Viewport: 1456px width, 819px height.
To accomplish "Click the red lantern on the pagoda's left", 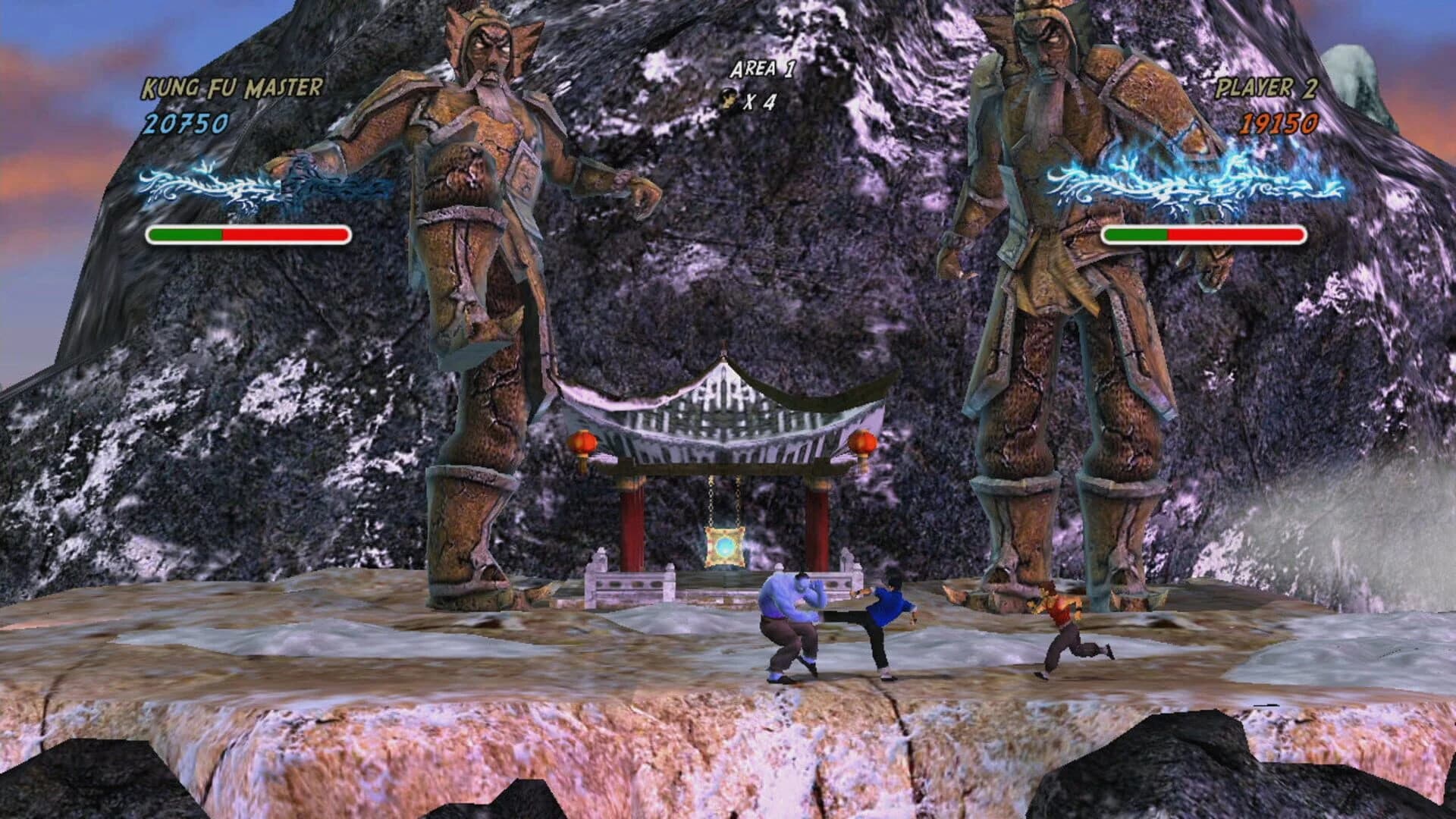I will [x=582, y=441].
